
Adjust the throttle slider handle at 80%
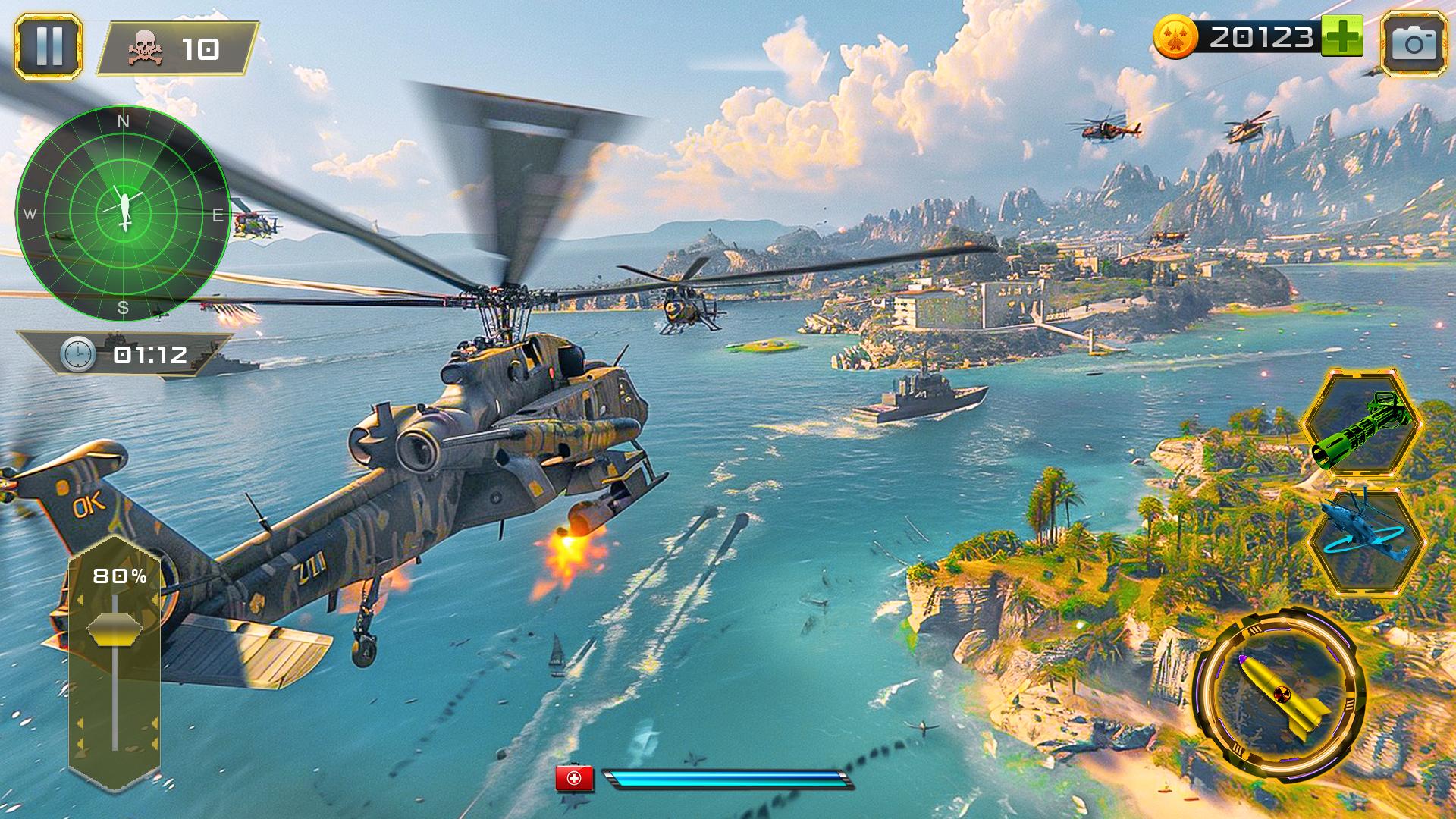tap(115, 629)
